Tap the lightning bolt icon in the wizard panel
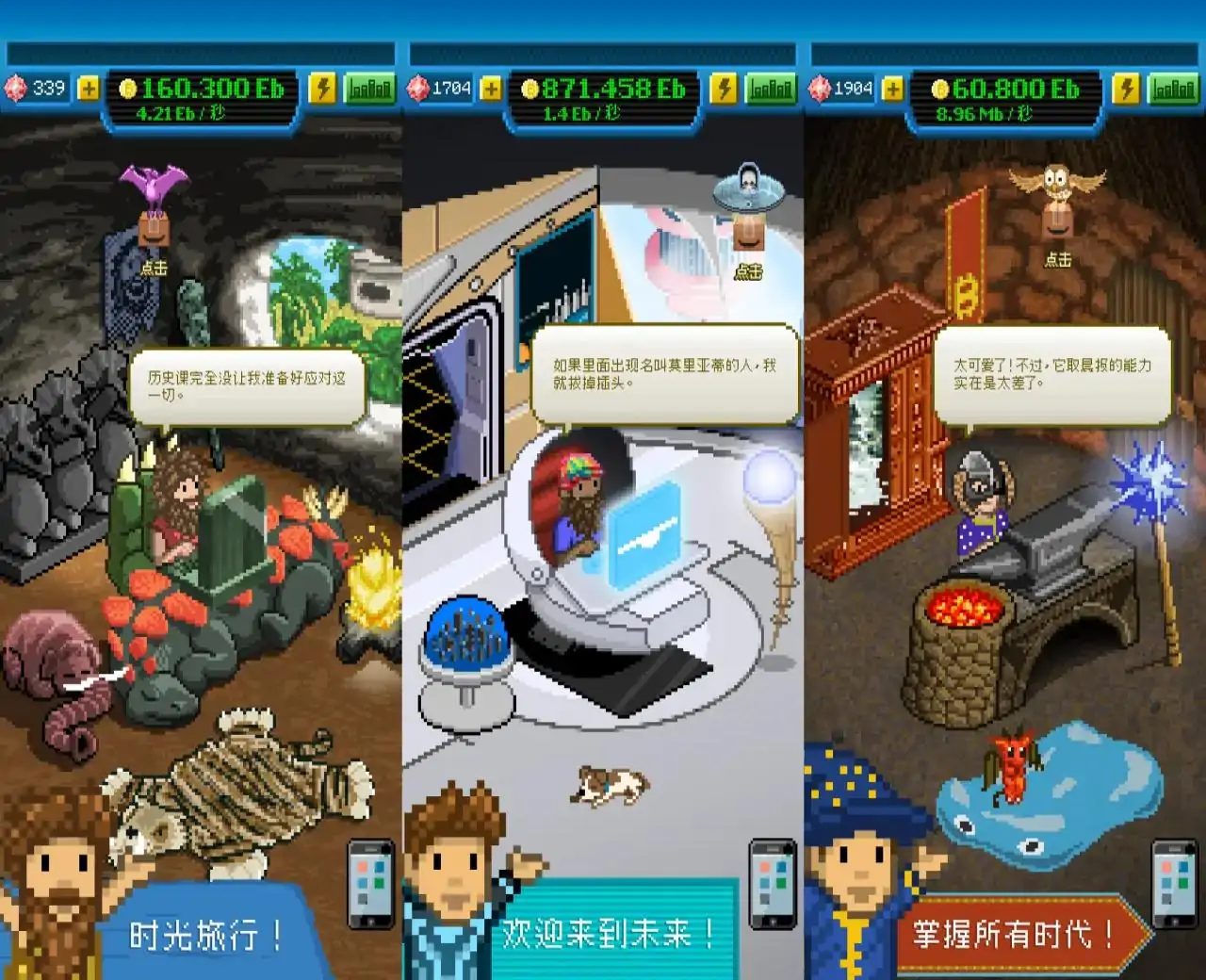Viewport: 1206px width, 980px height. click(1127, 89)
